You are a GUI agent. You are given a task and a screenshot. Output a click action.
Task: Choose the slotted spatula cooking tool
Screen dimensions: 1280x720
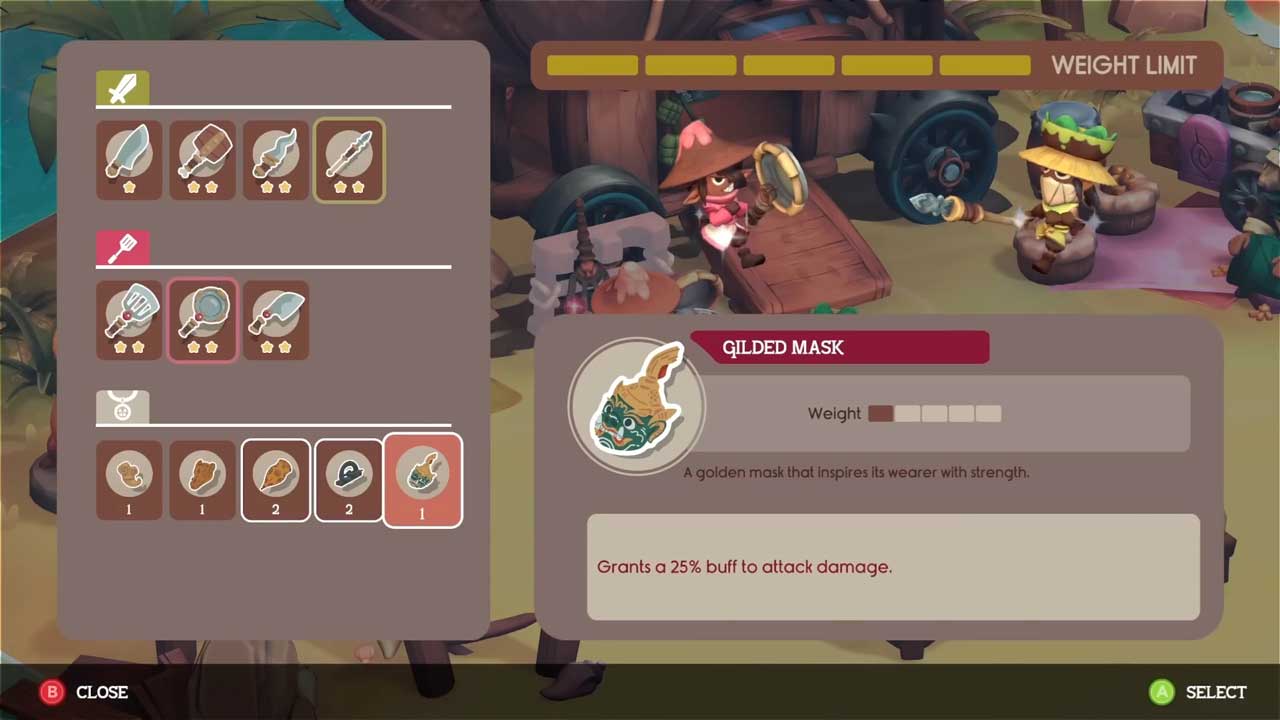pos(129,320)
